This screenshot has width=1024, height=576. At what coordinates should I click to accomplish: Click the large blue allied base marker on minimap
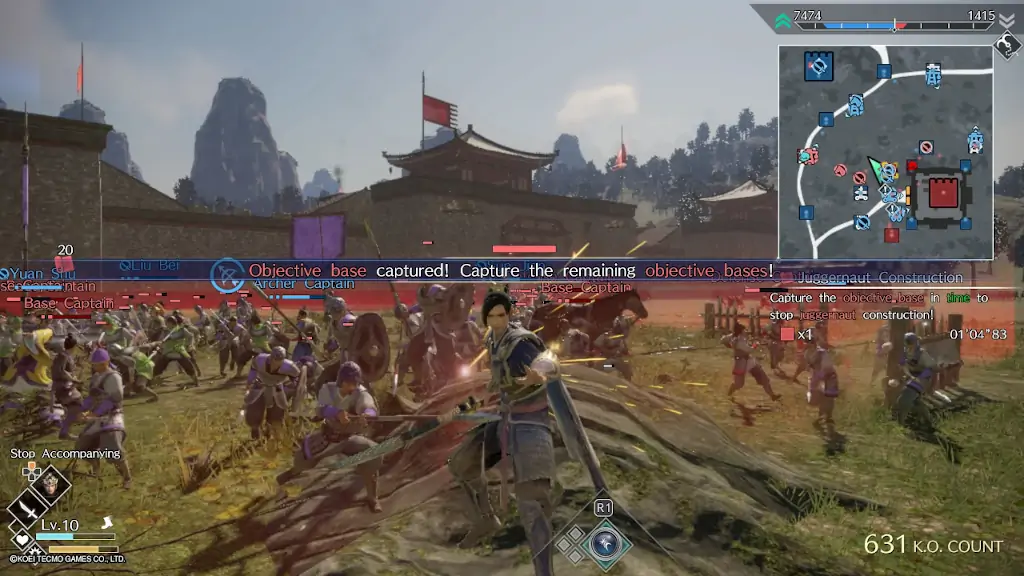point(819,67)
